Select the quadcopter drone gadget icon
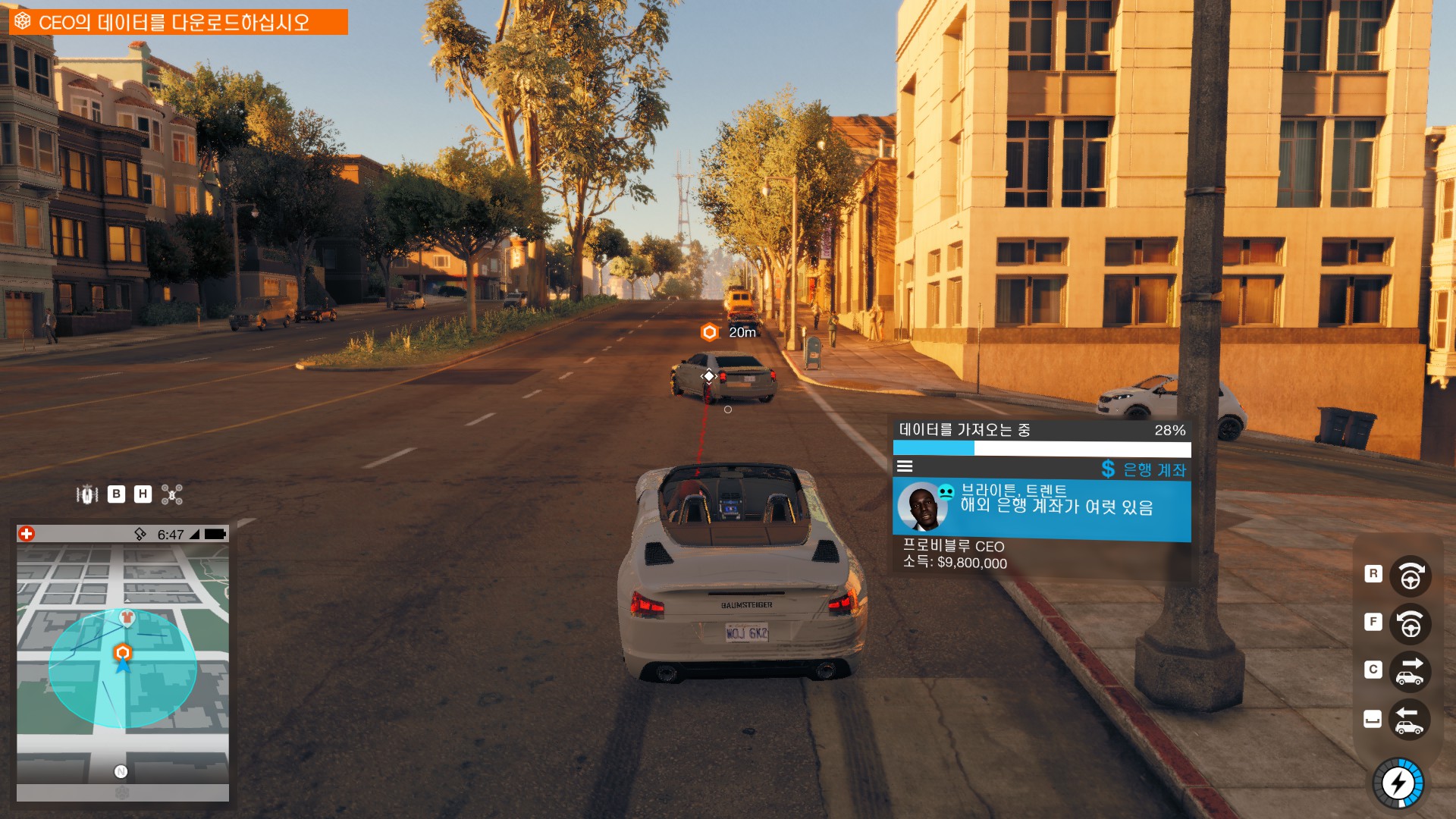 click(x=172, y=494)
